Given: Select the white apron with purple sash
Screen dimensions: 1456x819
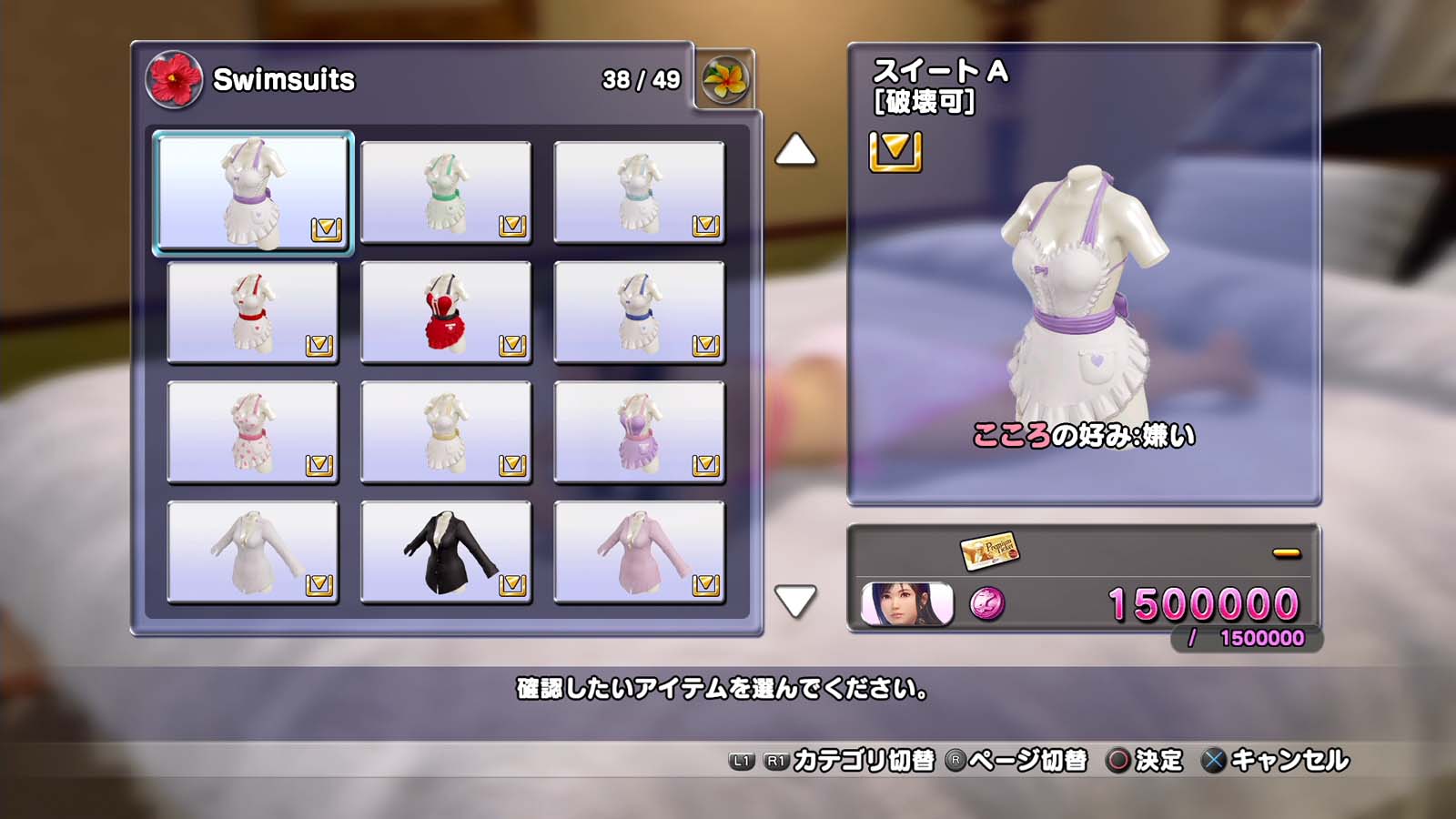Looking at the screenshot, I should click(253, 192).
